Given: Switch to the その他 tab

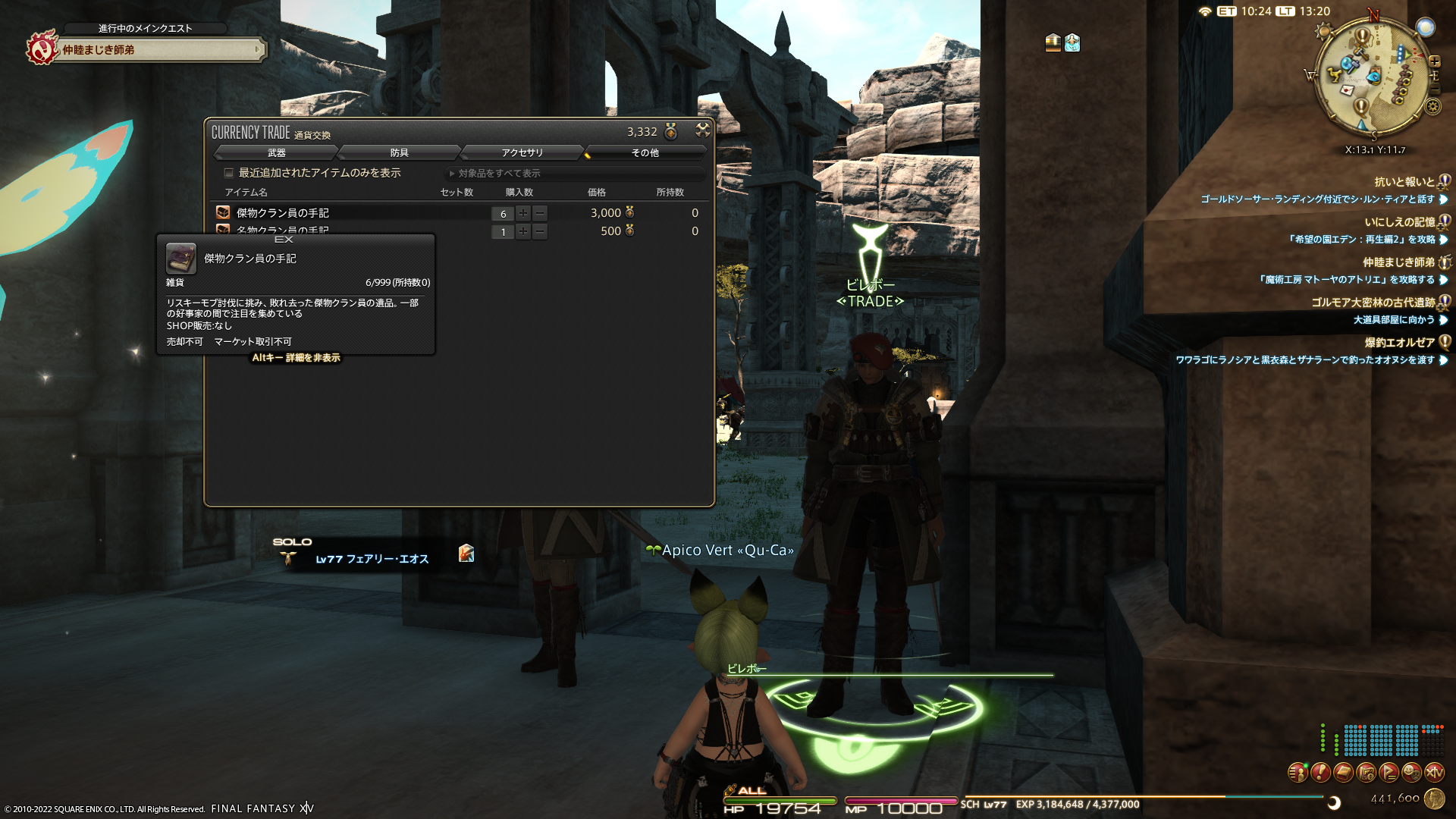Looking at the screenshot, I should (645, 153).
